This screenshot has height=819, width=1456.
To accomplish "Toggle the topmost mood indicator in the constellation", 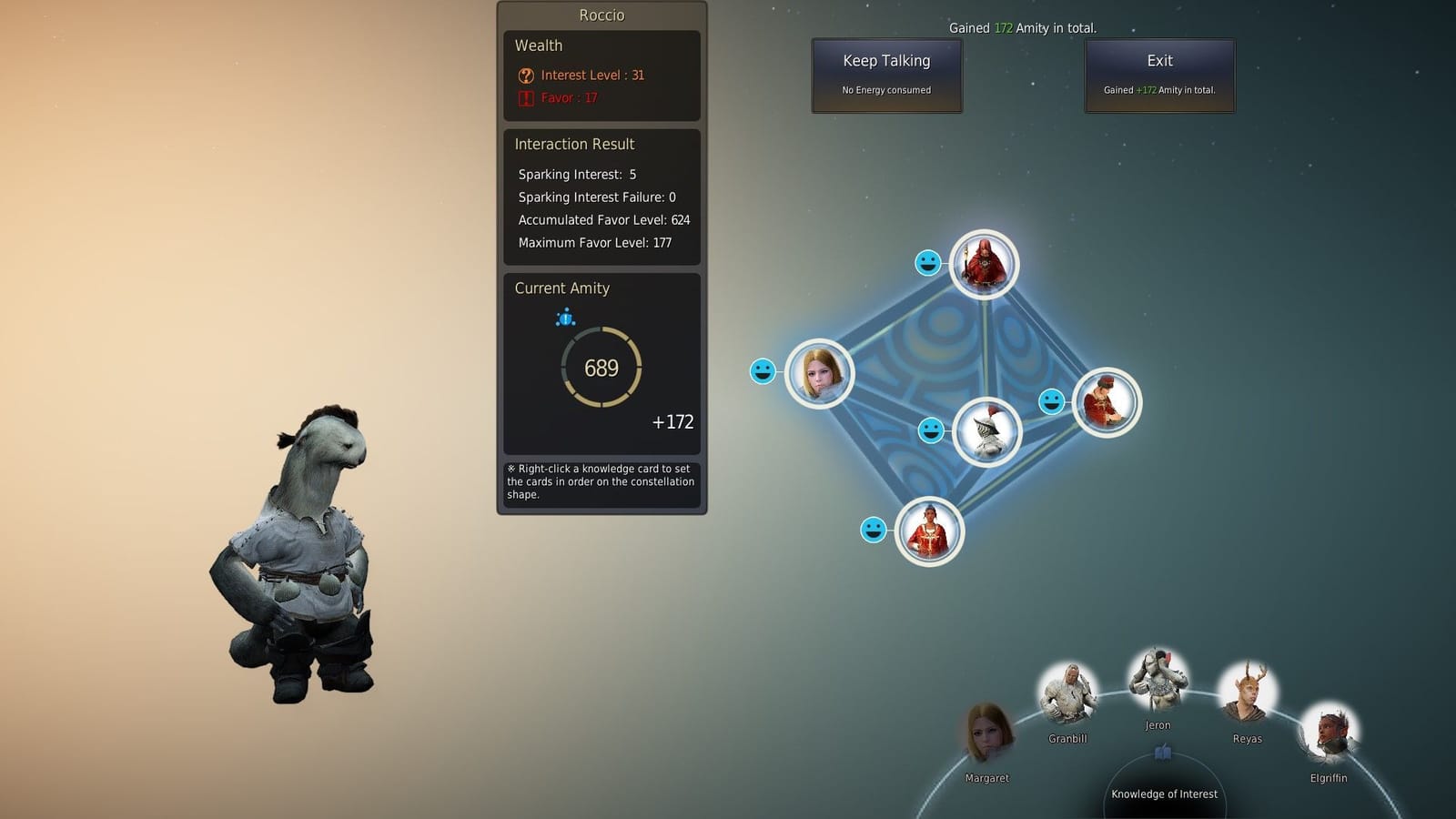I will (929, 264).
